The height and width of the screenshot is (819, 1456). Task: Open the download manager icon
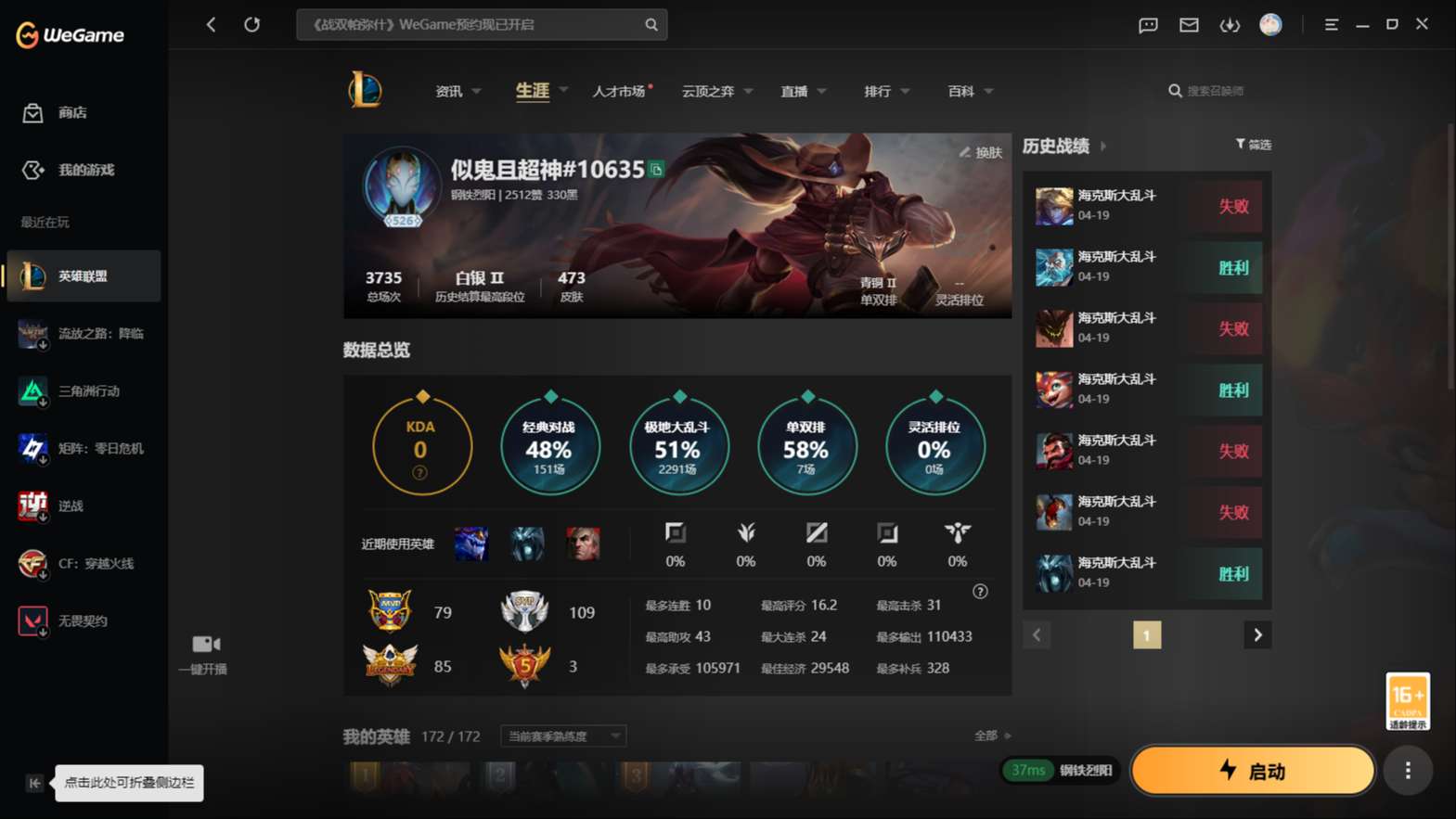(x=1230, y=25)
